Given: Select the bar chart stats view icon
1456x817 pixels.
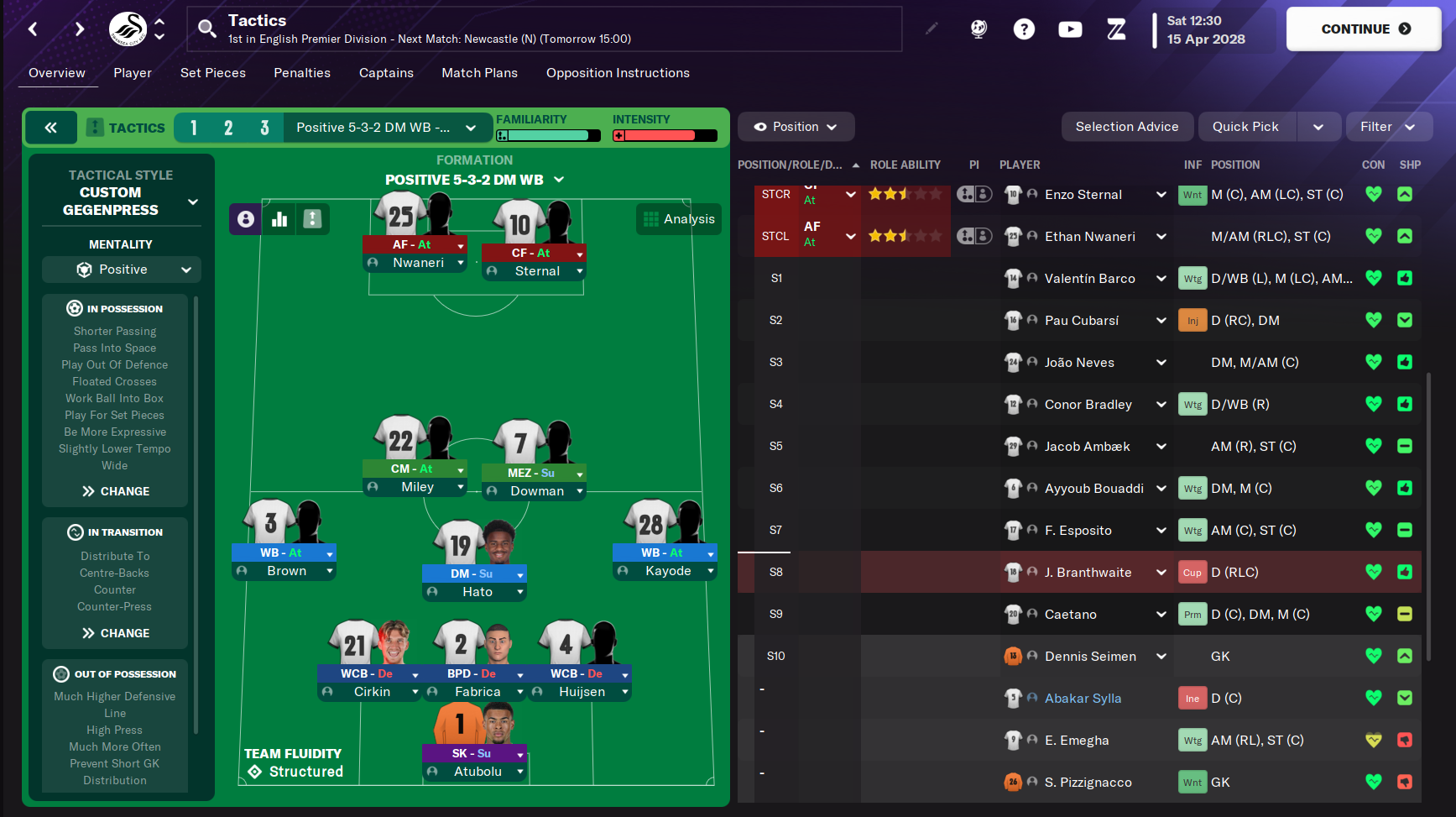Looking at the screenshot, I should coord(279,219).
